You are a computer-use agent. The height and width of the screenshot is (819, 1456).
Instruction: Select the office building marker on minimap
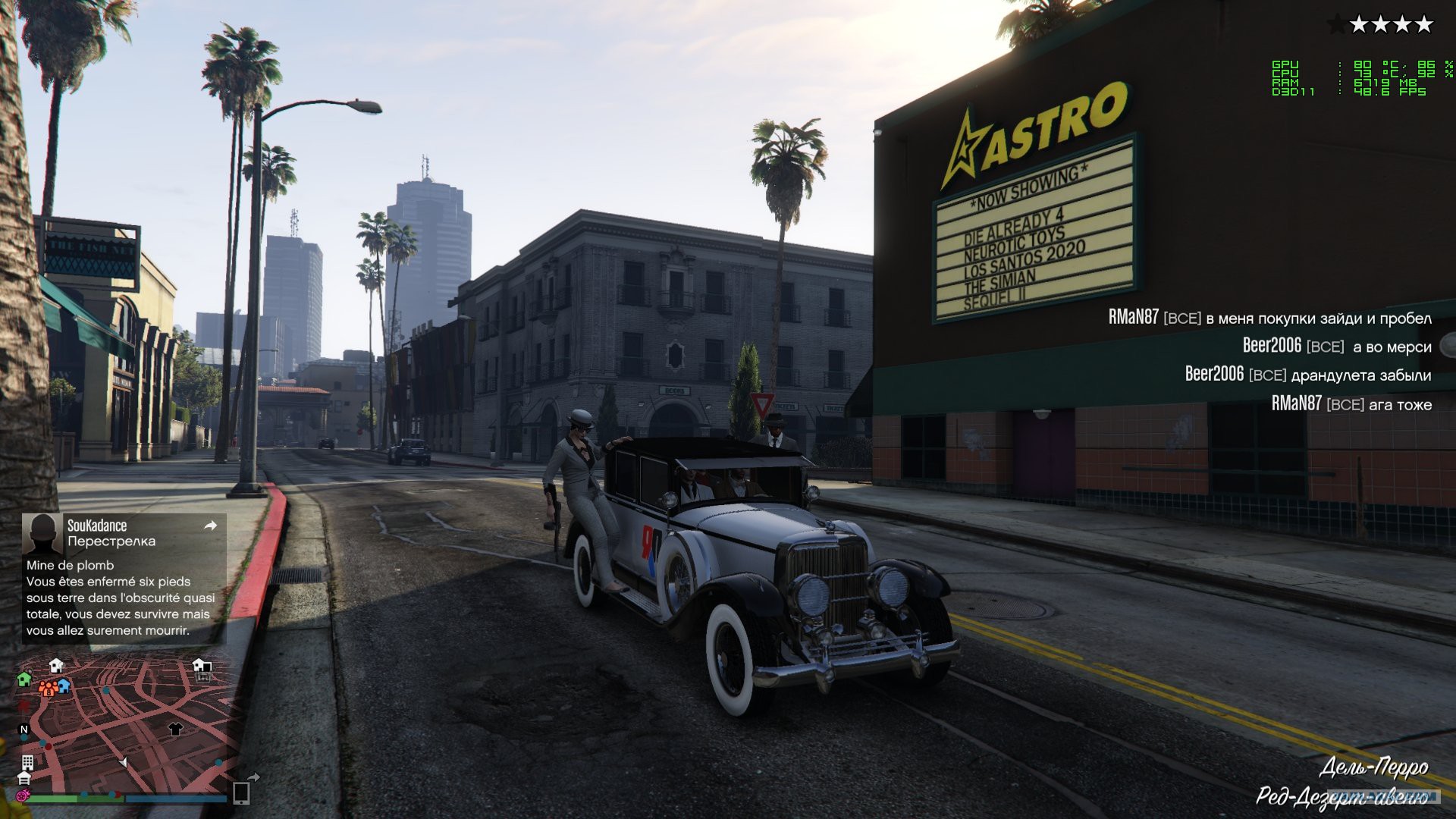click(x=27, y=761)
